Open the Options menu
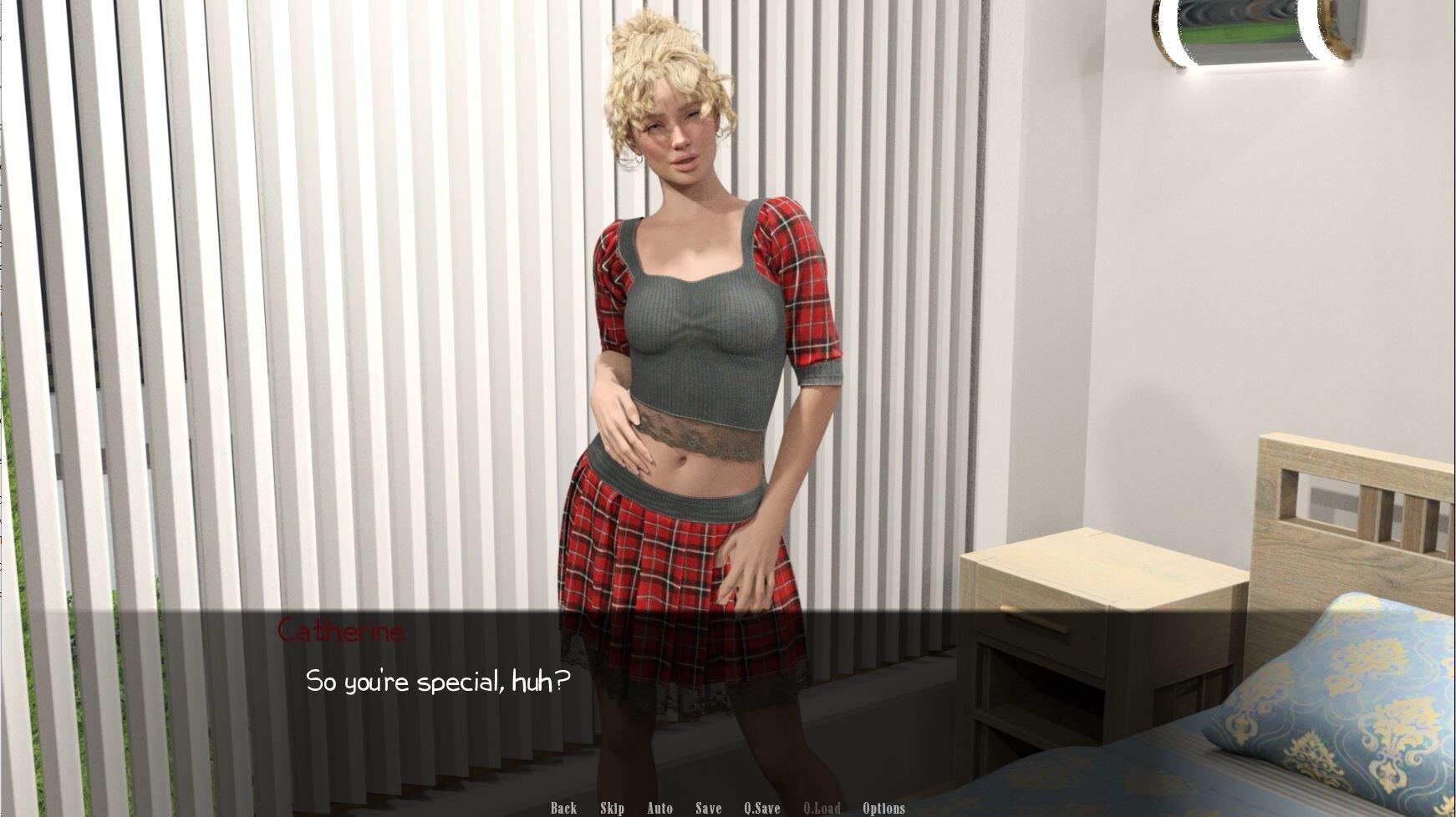Viewport: 1456px width, 817px height. [x=883, y=808]
